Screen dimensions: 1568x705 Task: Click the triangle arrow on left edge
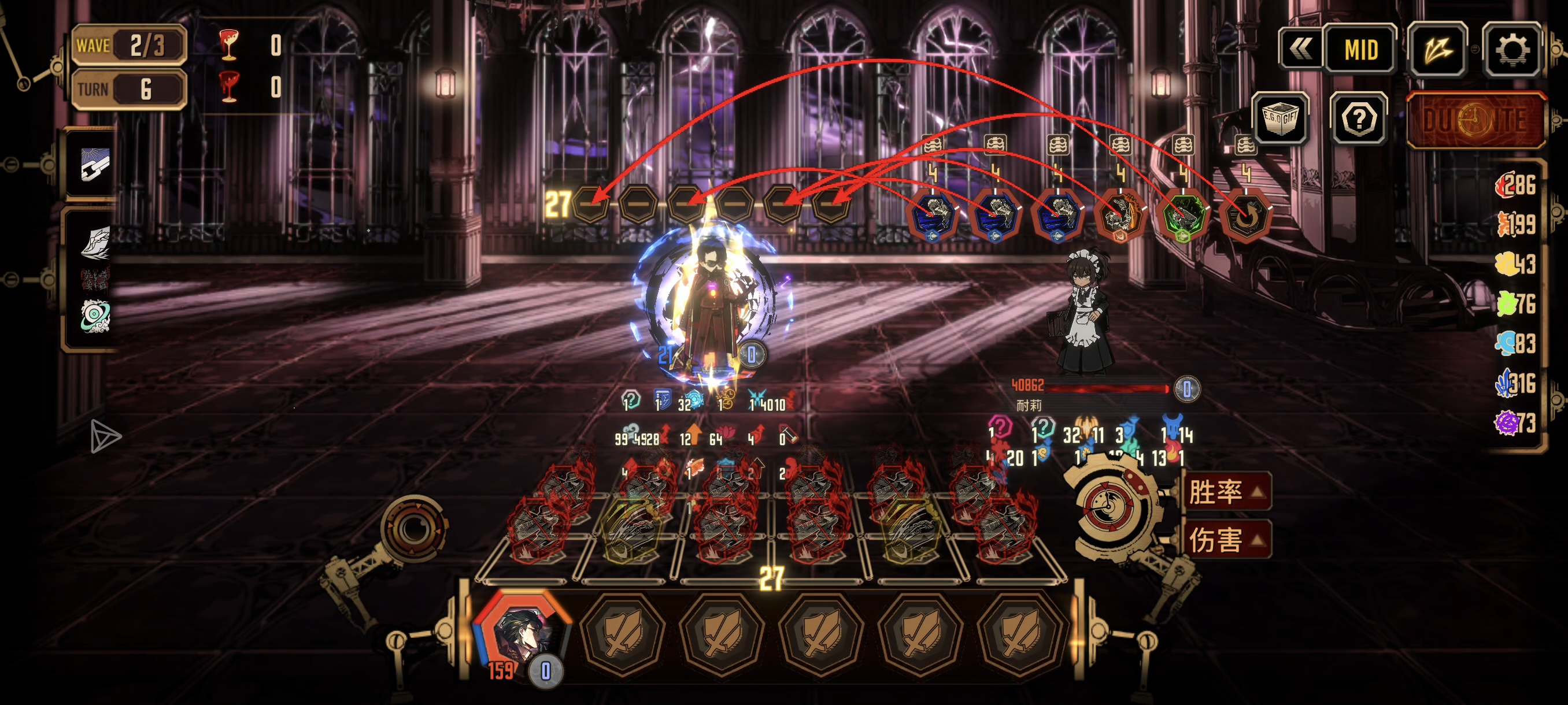click(x=105, y=436)
